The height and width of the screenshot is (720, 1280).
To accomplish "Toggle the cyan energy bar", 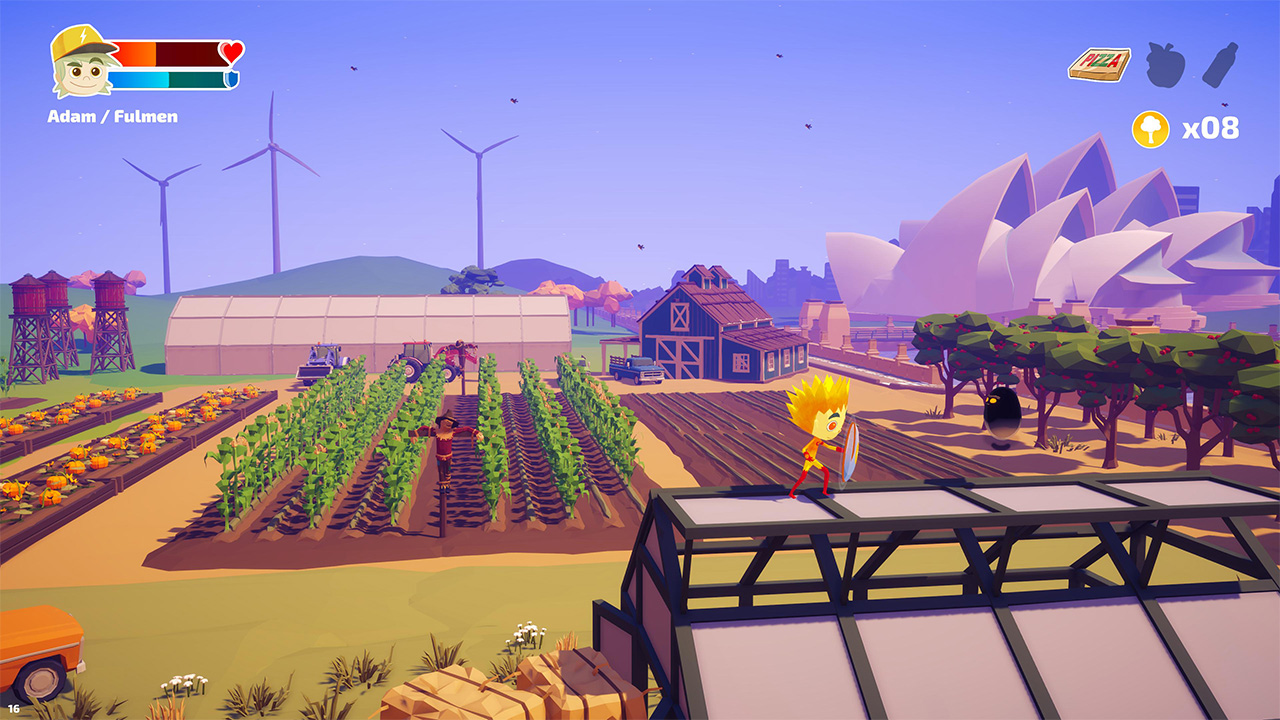I will click(137, 79).
